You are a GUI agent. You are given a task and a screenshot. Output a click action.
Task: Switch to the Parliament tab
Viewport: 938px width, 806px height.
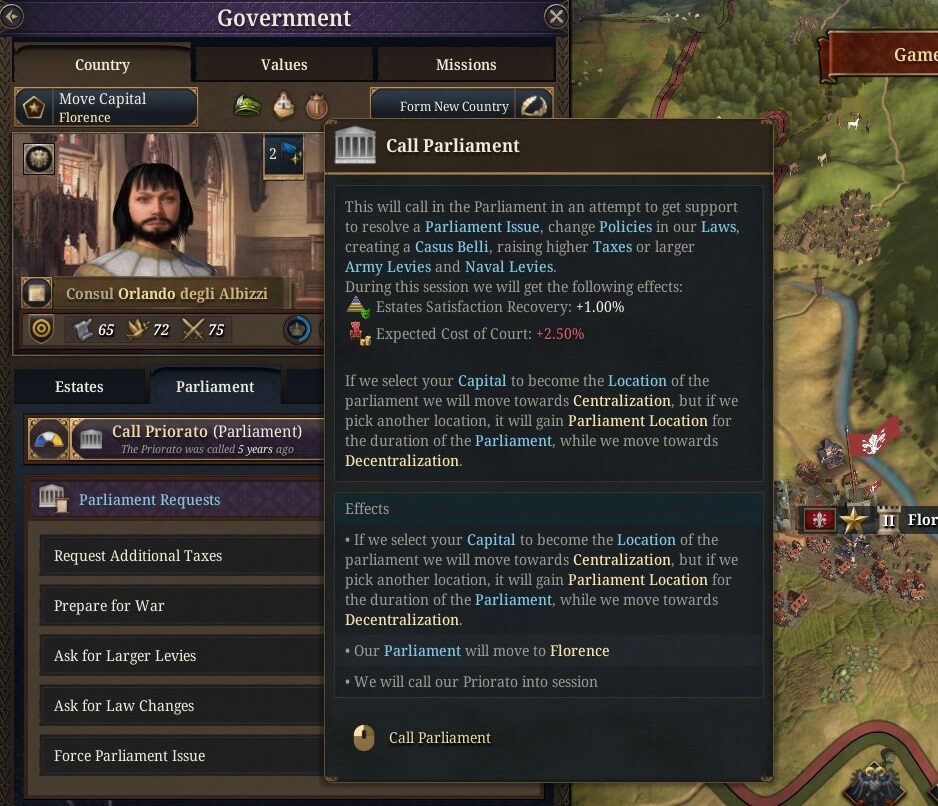(x=215, y=387)
